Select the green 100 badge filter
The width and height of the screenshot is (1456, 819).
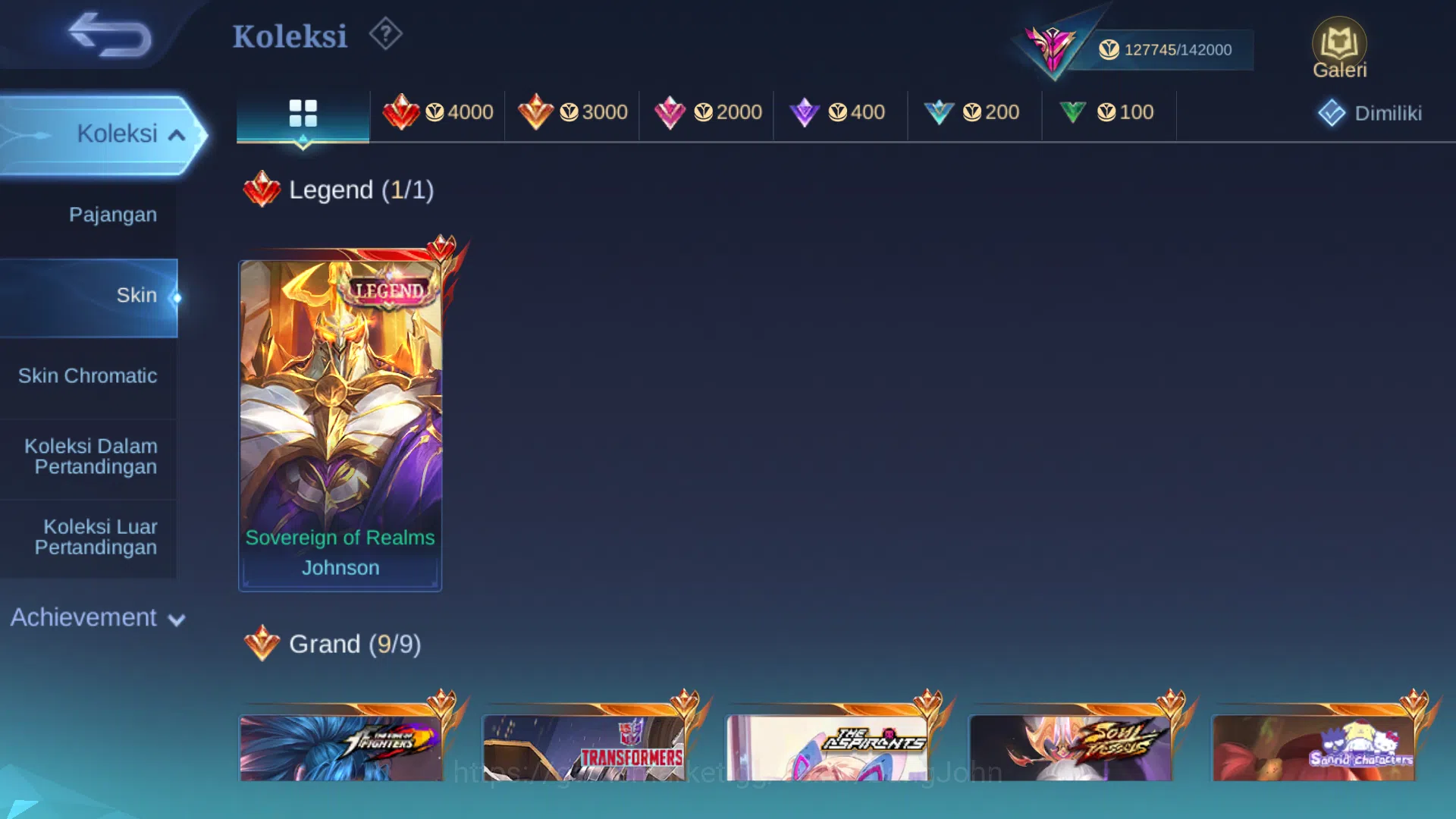point(1109,112)
